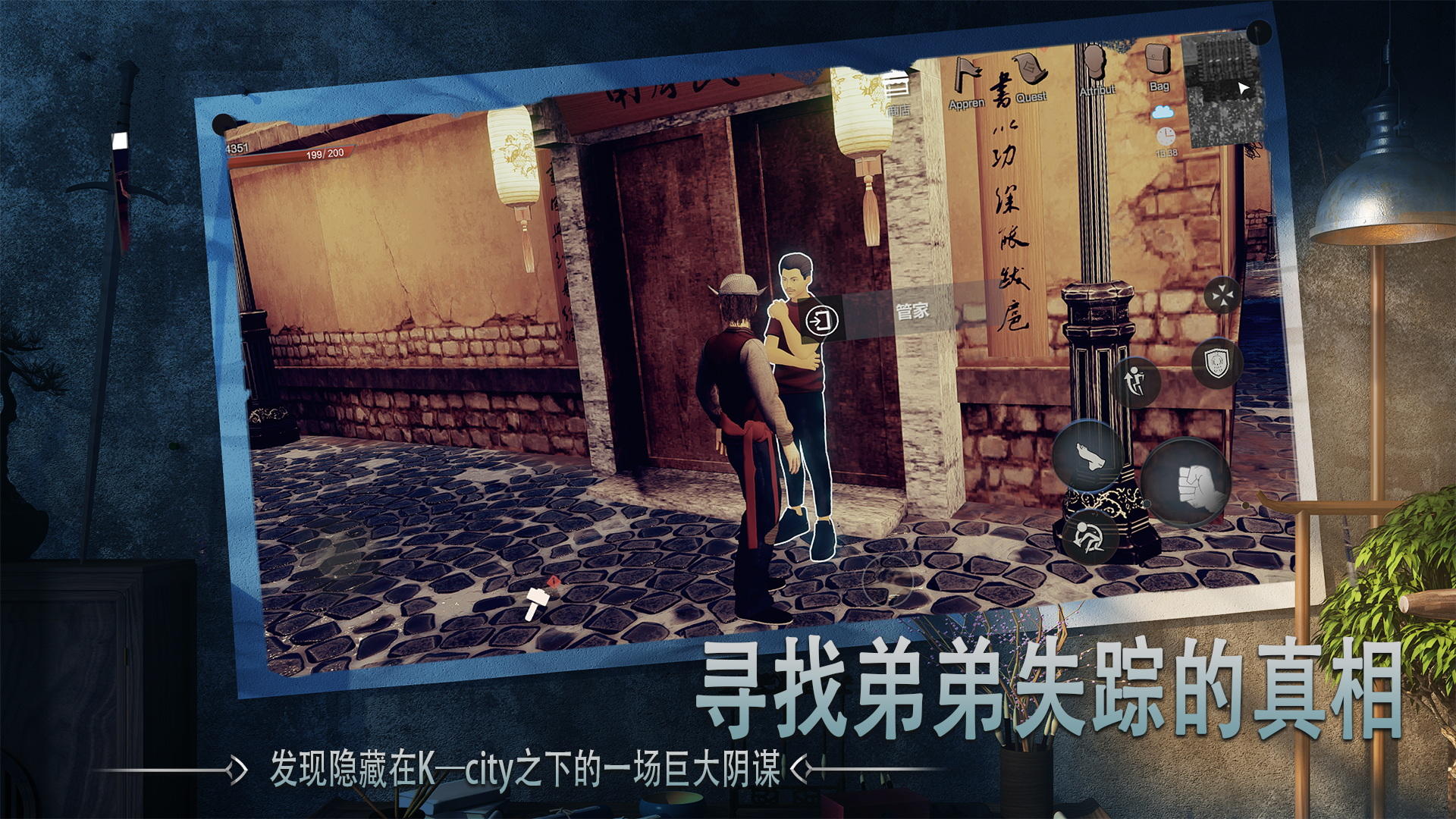Select the Quest scroll icon

click(1028, 70)
